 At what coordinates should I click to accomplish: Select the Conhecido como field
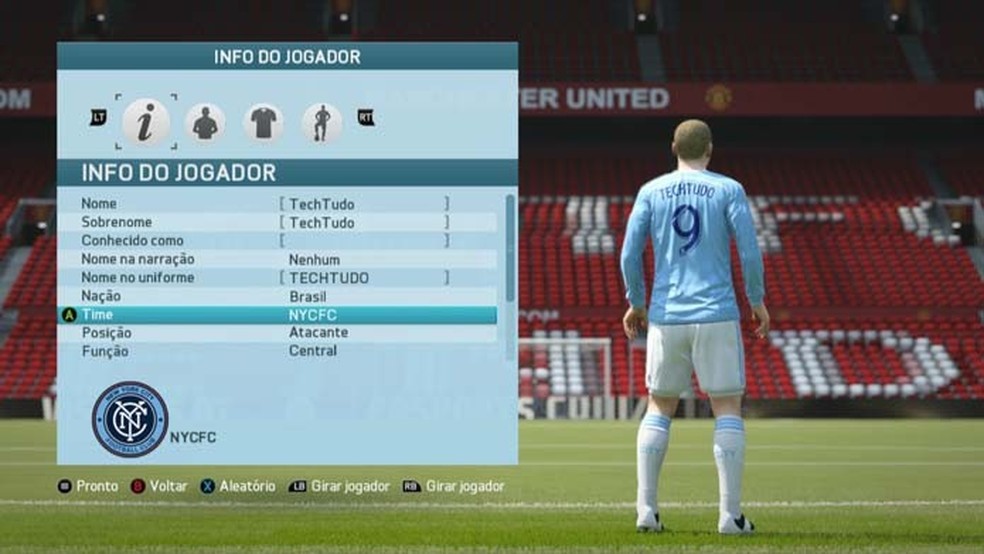pyautogui.click(x=364, y=241)
